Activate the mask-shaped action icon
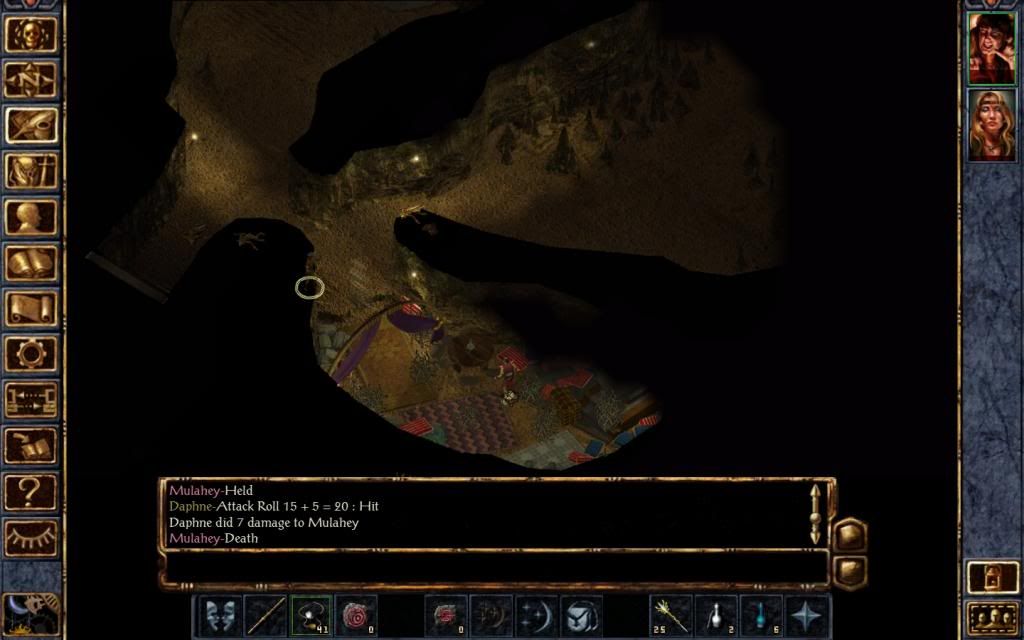The image size is (1024, 640). click(x=219, y=616)
